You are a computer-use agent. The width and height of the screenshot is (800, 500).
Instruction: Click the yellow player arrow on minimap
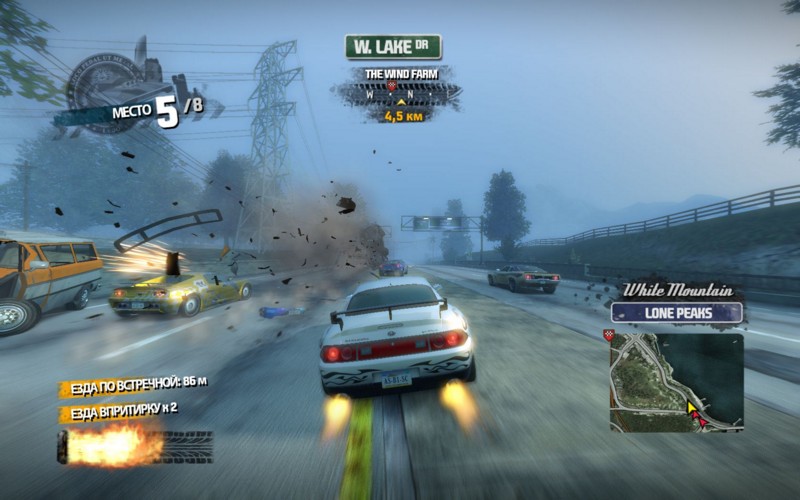(x=690, y=408)
